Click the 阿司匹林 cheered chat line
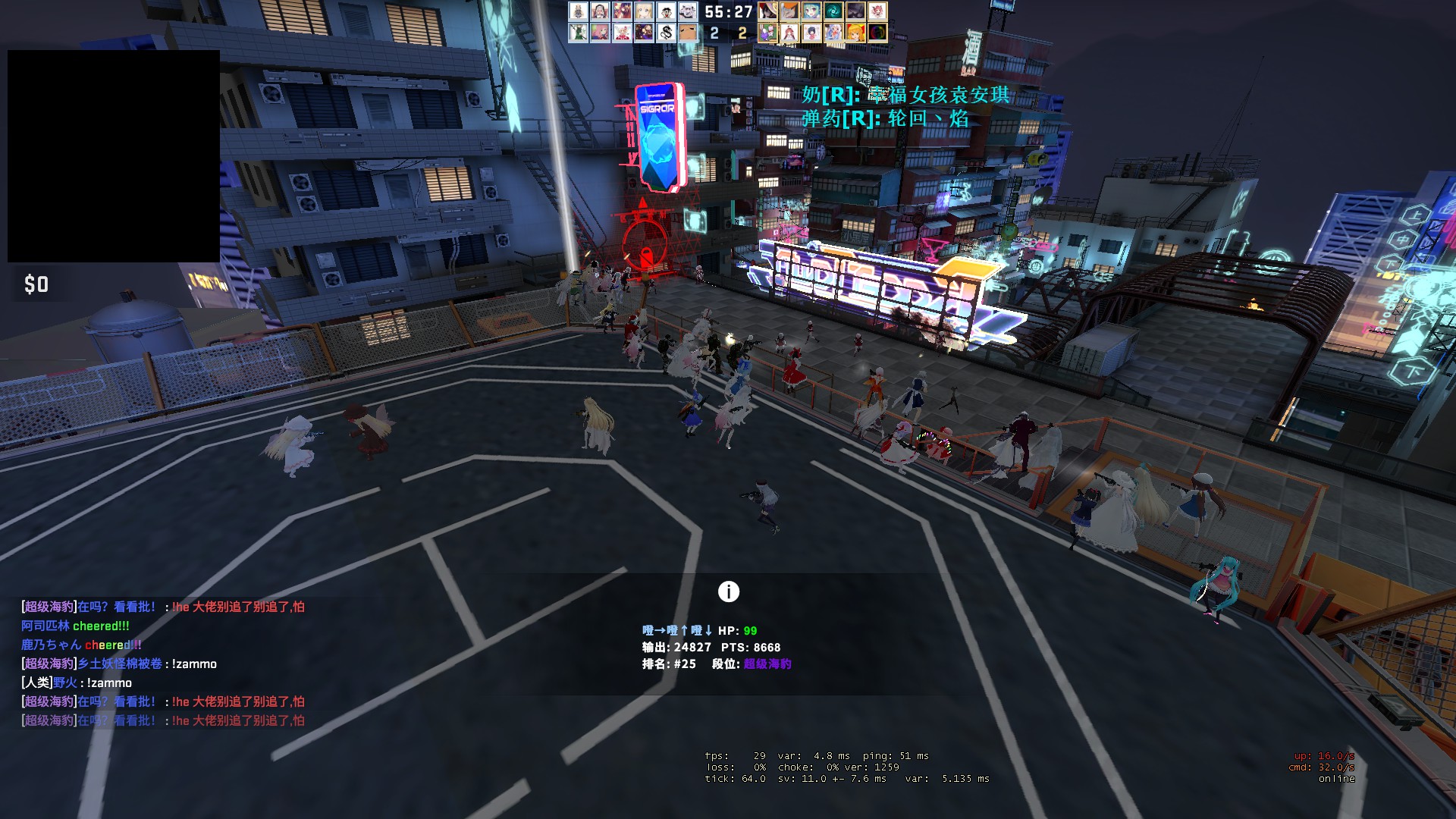 [75, 626]
